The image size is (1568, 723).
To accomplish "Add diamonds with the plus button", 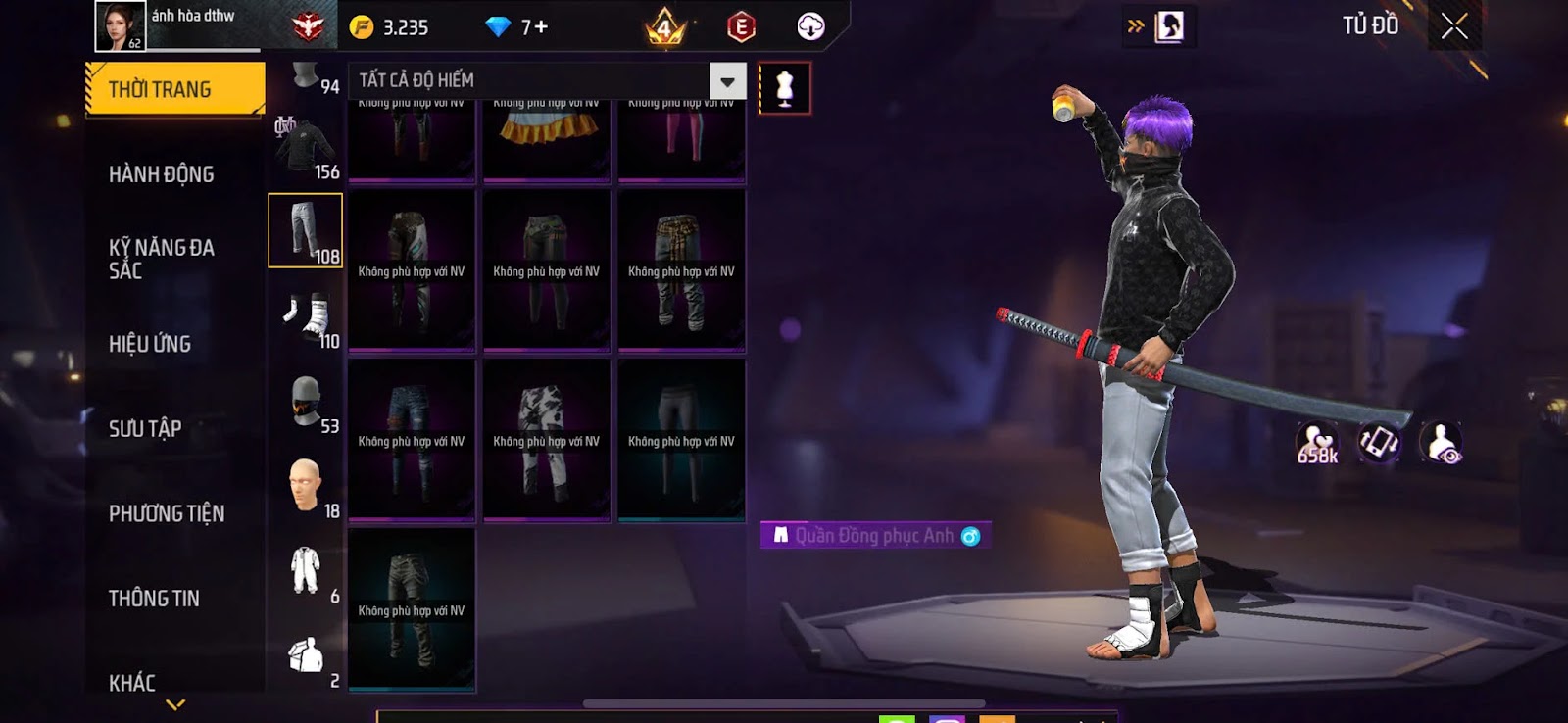I will 540,27.
